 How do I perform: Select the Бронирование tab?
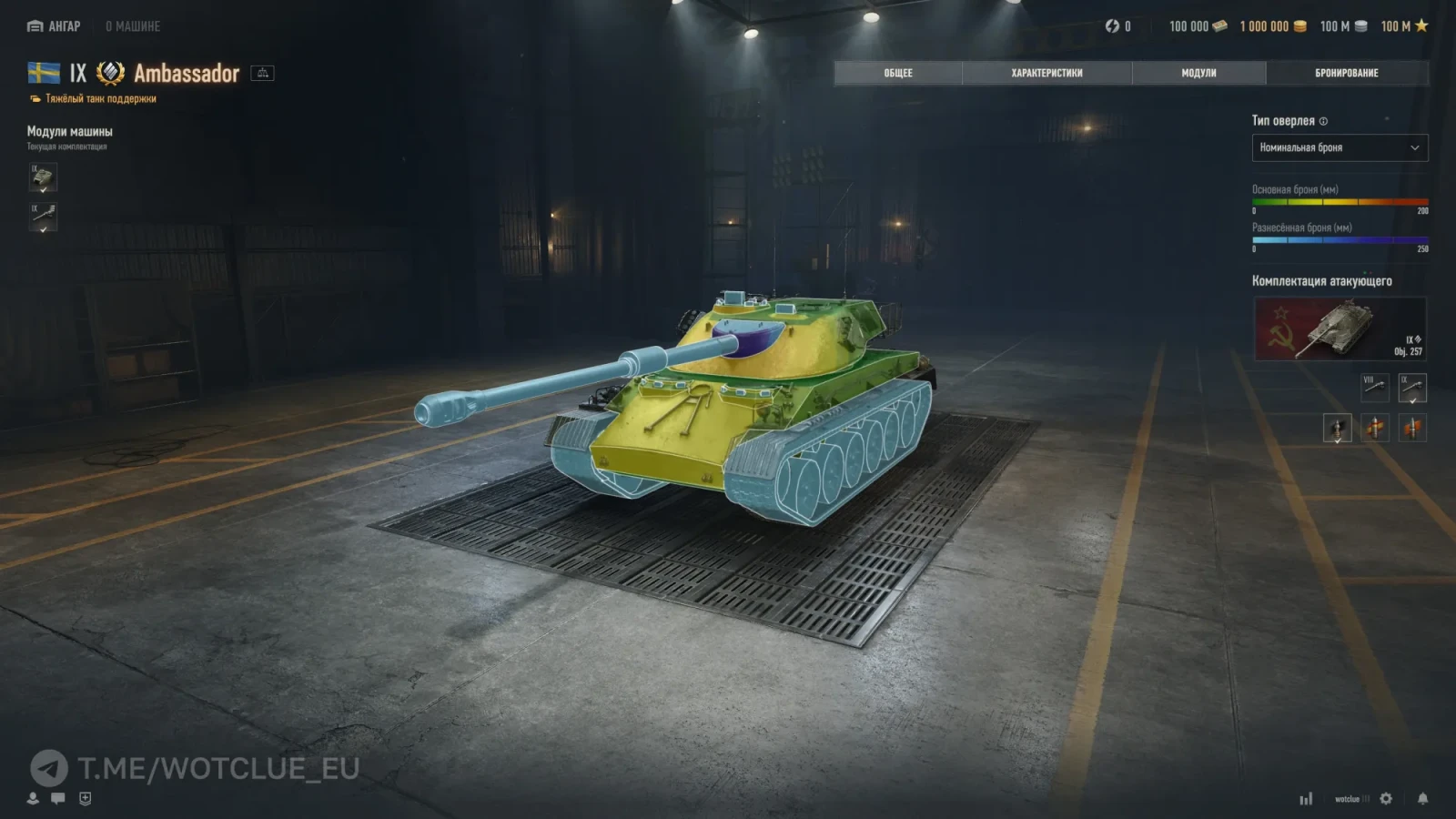pos(1346,73)
